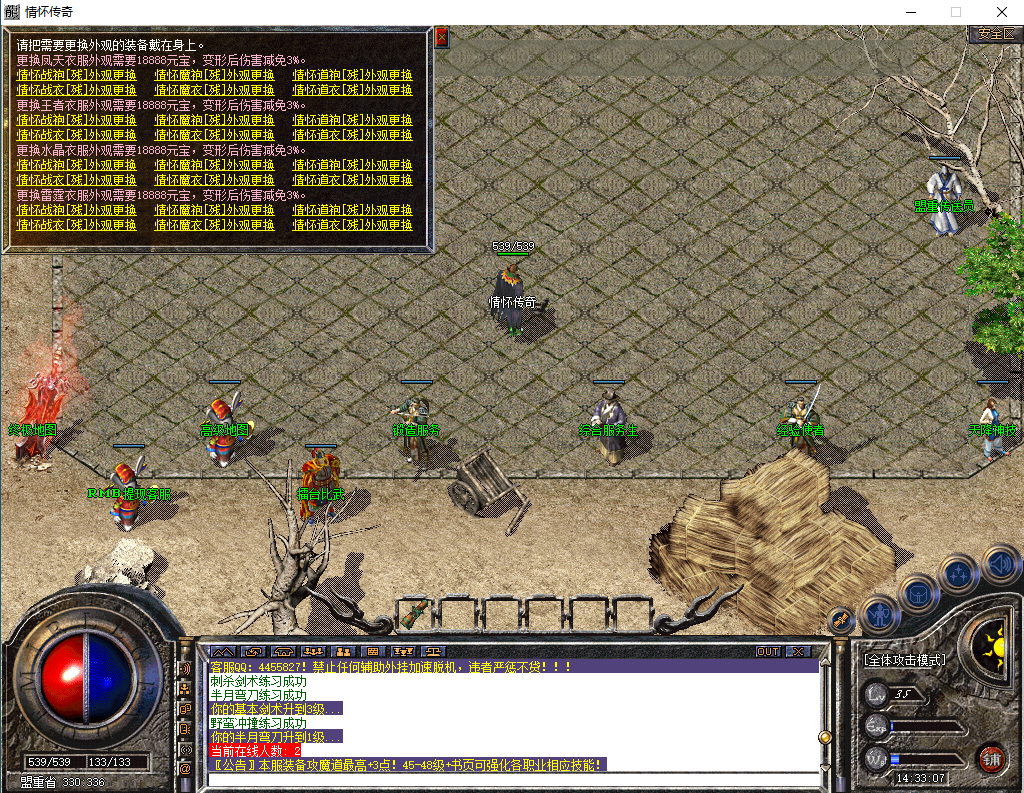Type in the chat input field
The width and height of the screenshot is (1024, 793).
tap(510, 780)
